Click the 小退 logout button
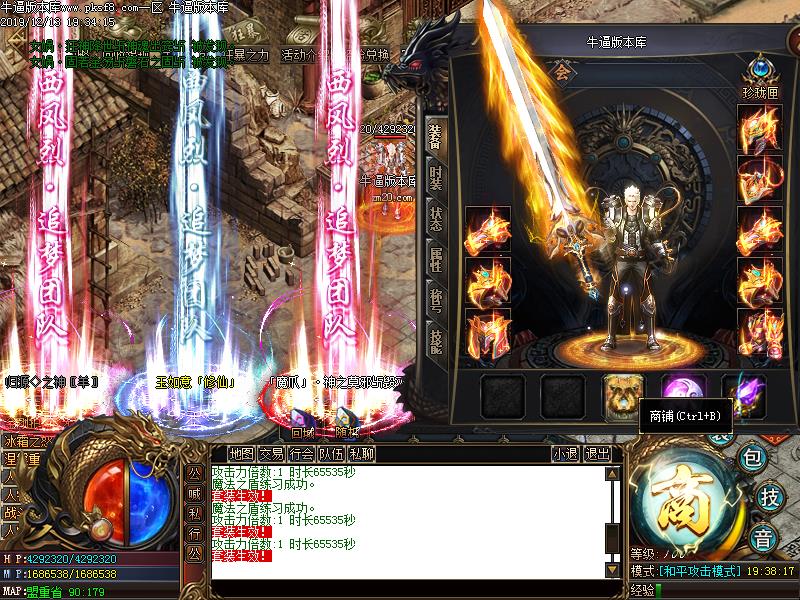 tap(565, 453)
